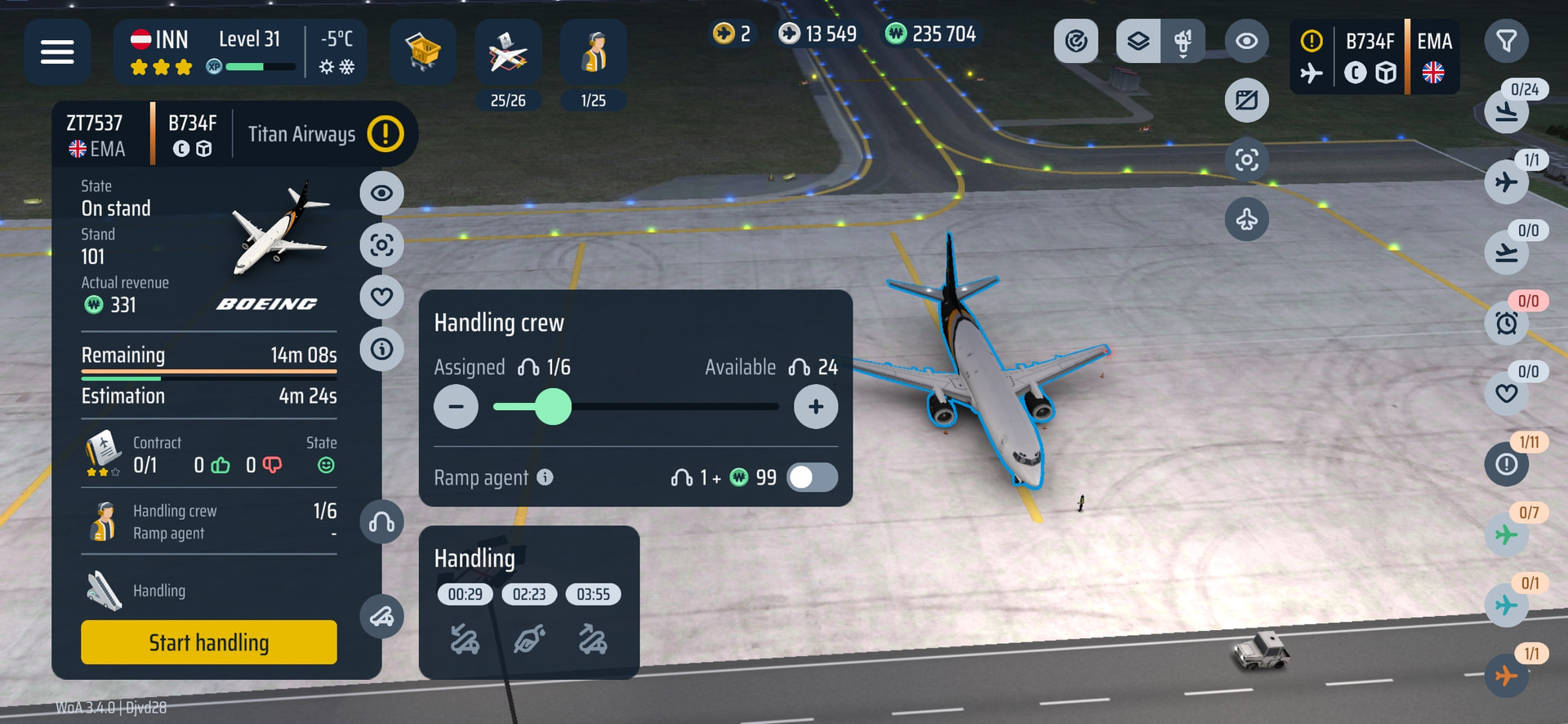Open the arrivals list showing 0/24
1568x724 pixels.
tap(1507, 111)
